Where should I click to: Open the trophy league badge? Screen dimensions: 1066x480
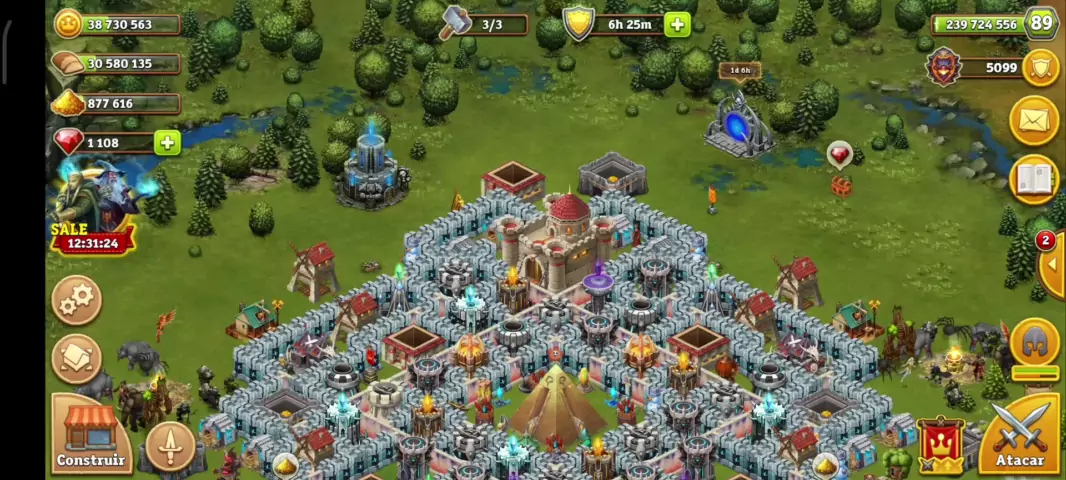941,68
